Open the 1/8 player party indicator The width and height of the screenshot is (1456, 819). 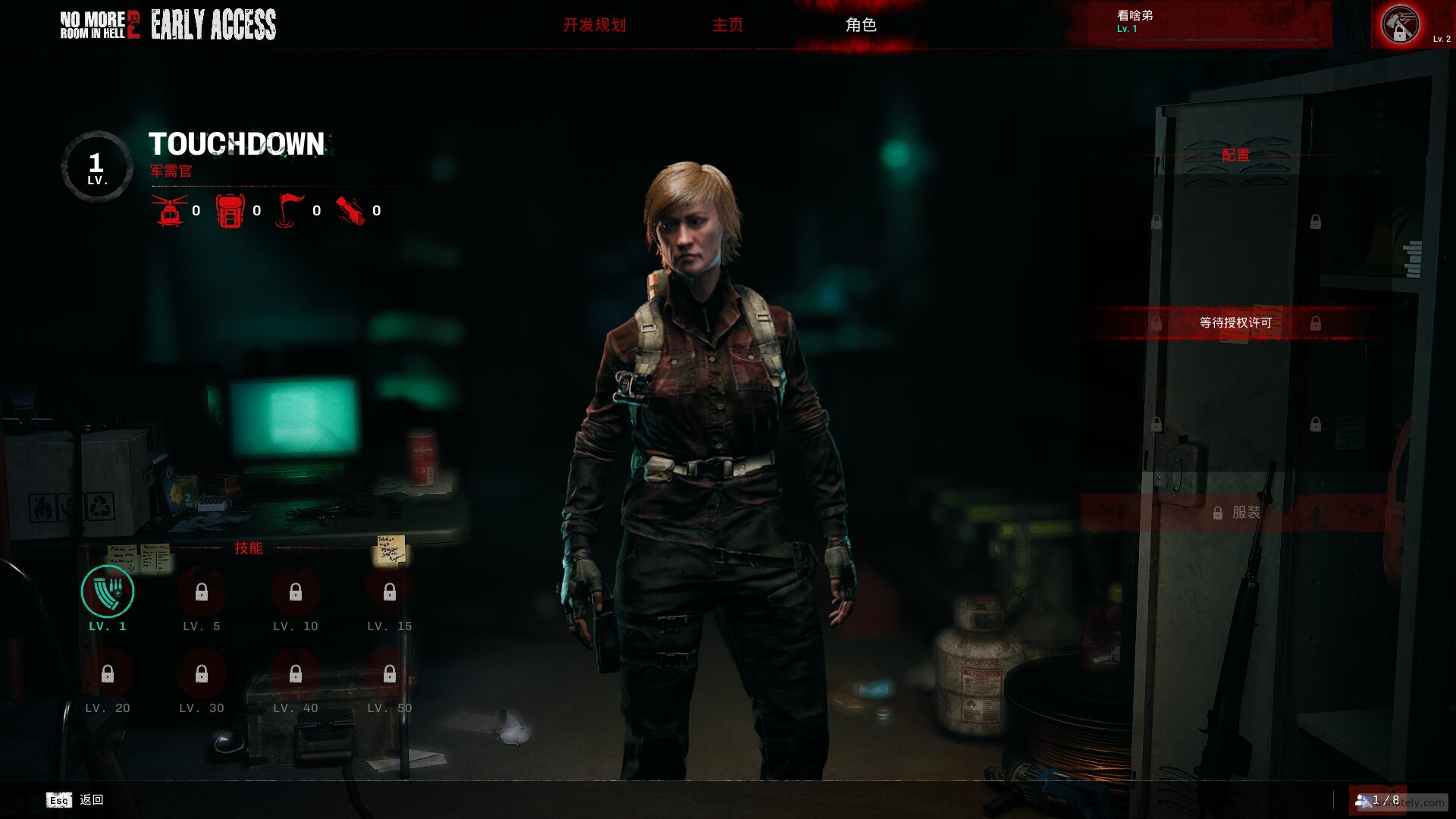pos(1378,800)
